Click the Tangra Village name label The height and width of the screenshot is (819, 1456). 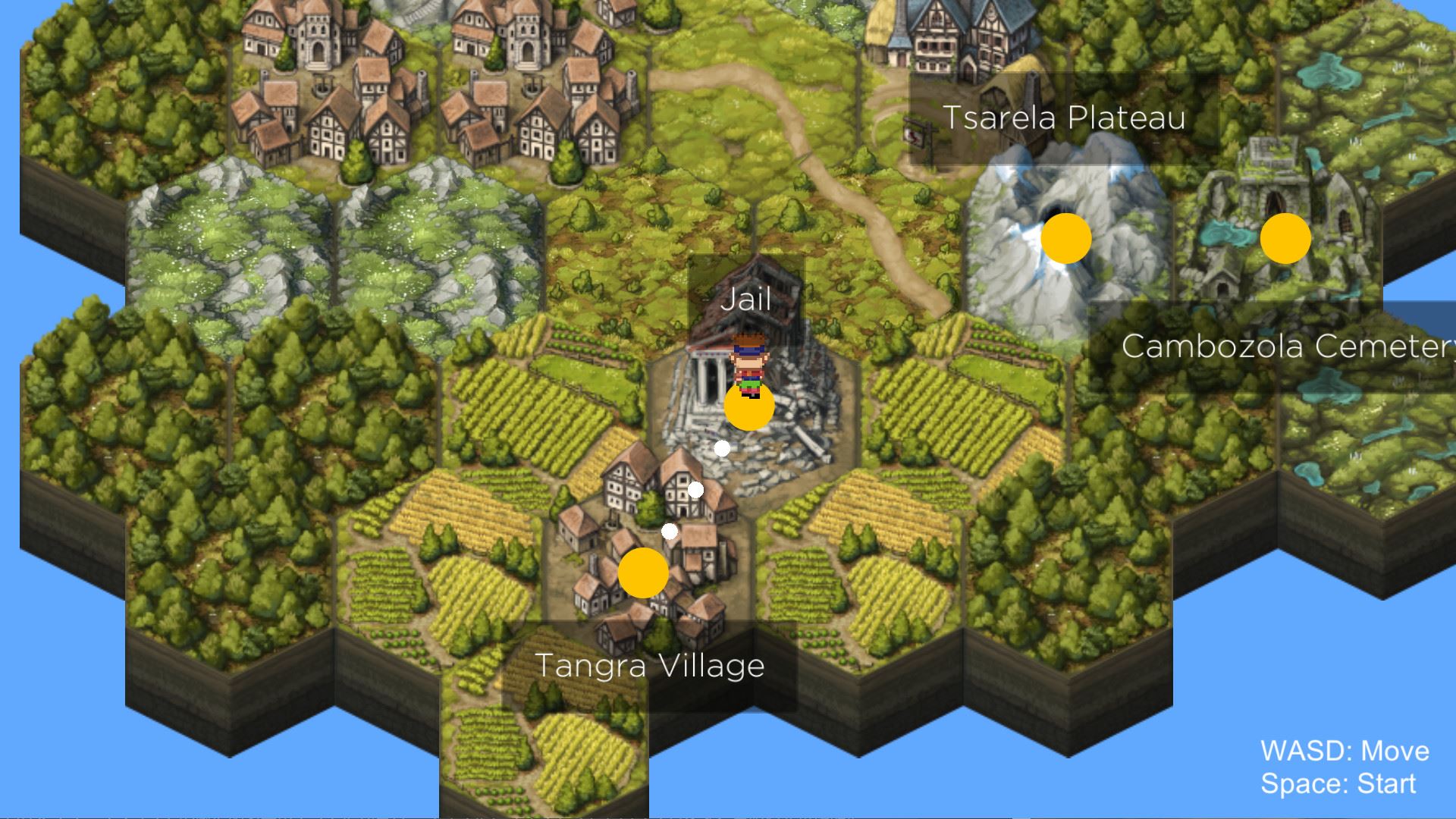(650, 666)
